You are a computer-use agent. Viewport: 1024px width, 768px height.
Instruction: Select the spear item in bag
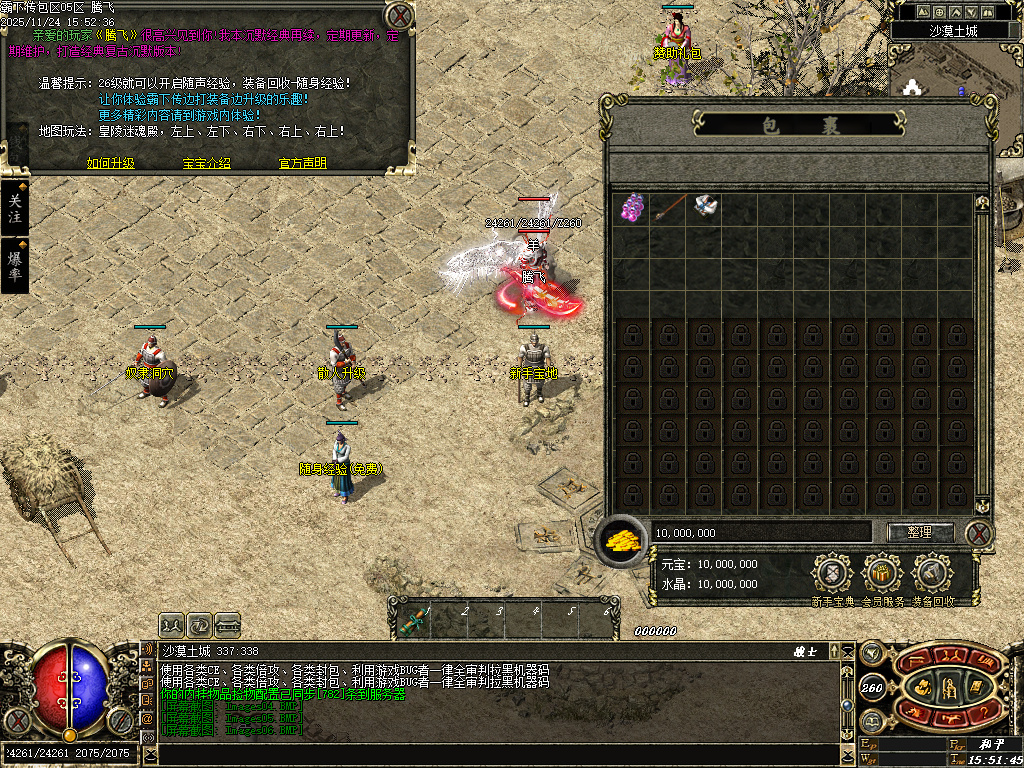(667, 208)
